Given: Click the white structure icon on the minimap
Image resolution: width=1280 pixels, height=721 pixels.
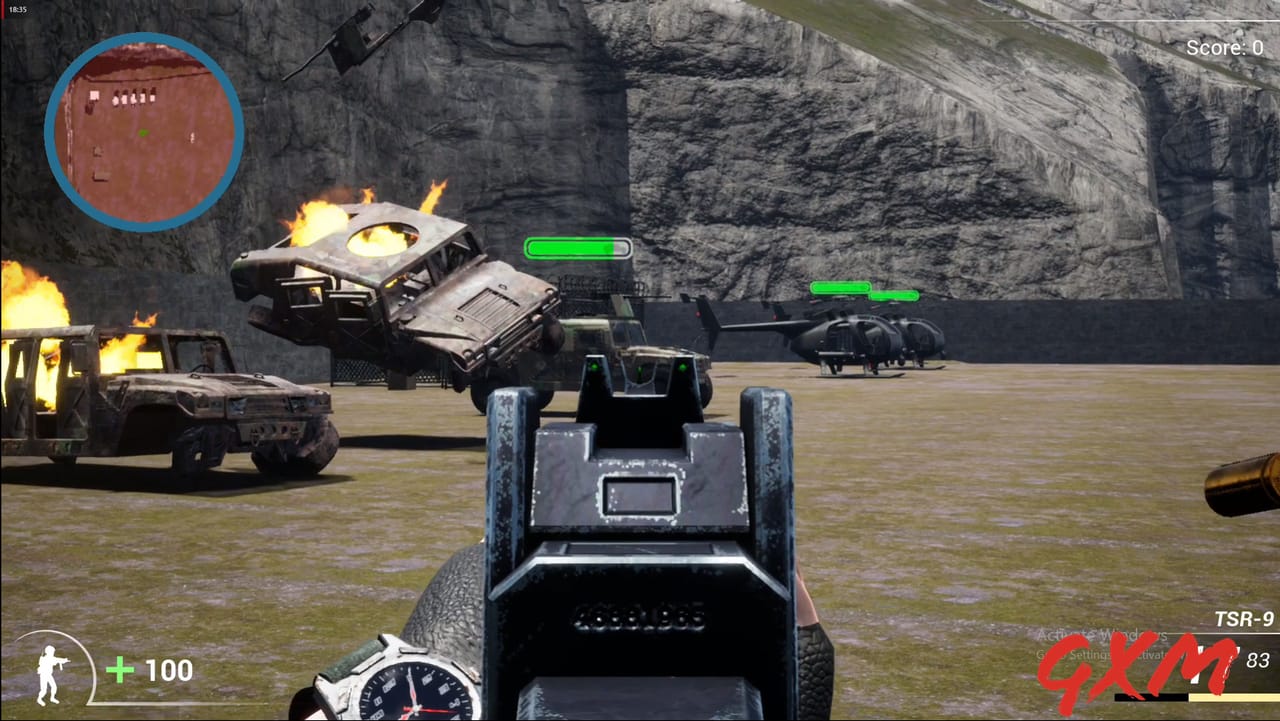Looking at the screenshot, I should [x=95, y=94].
